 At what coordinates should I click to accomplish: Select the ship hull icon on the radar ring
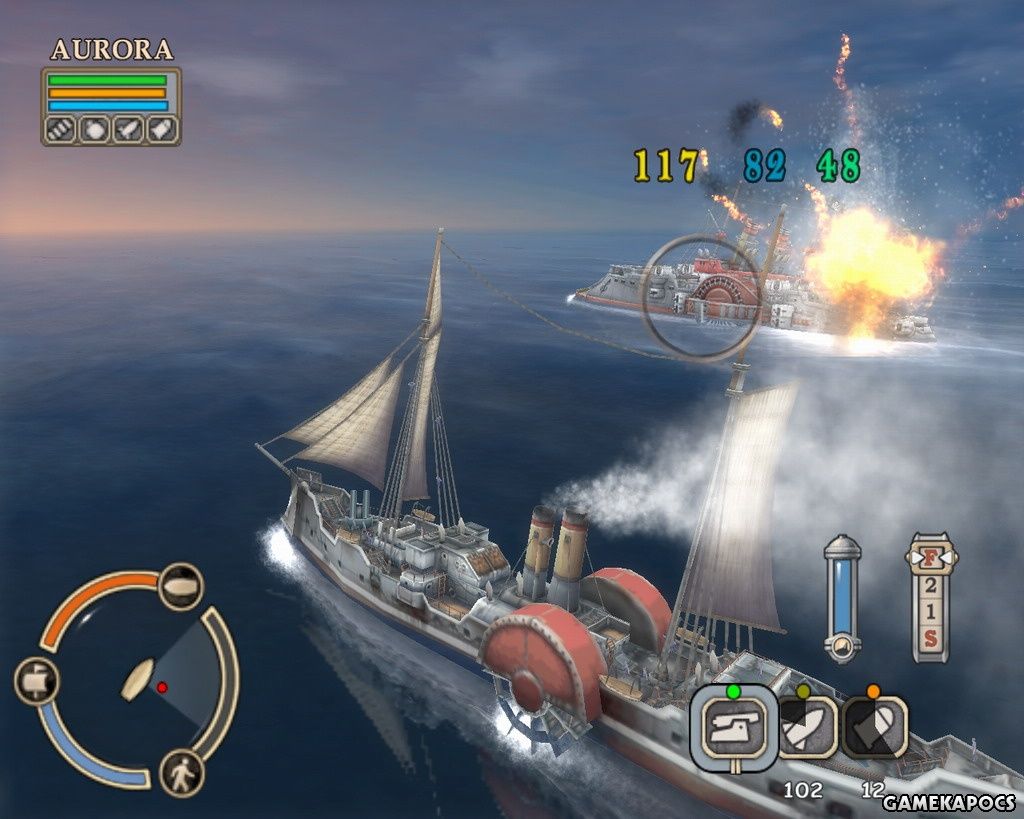(x=181, y=586)
